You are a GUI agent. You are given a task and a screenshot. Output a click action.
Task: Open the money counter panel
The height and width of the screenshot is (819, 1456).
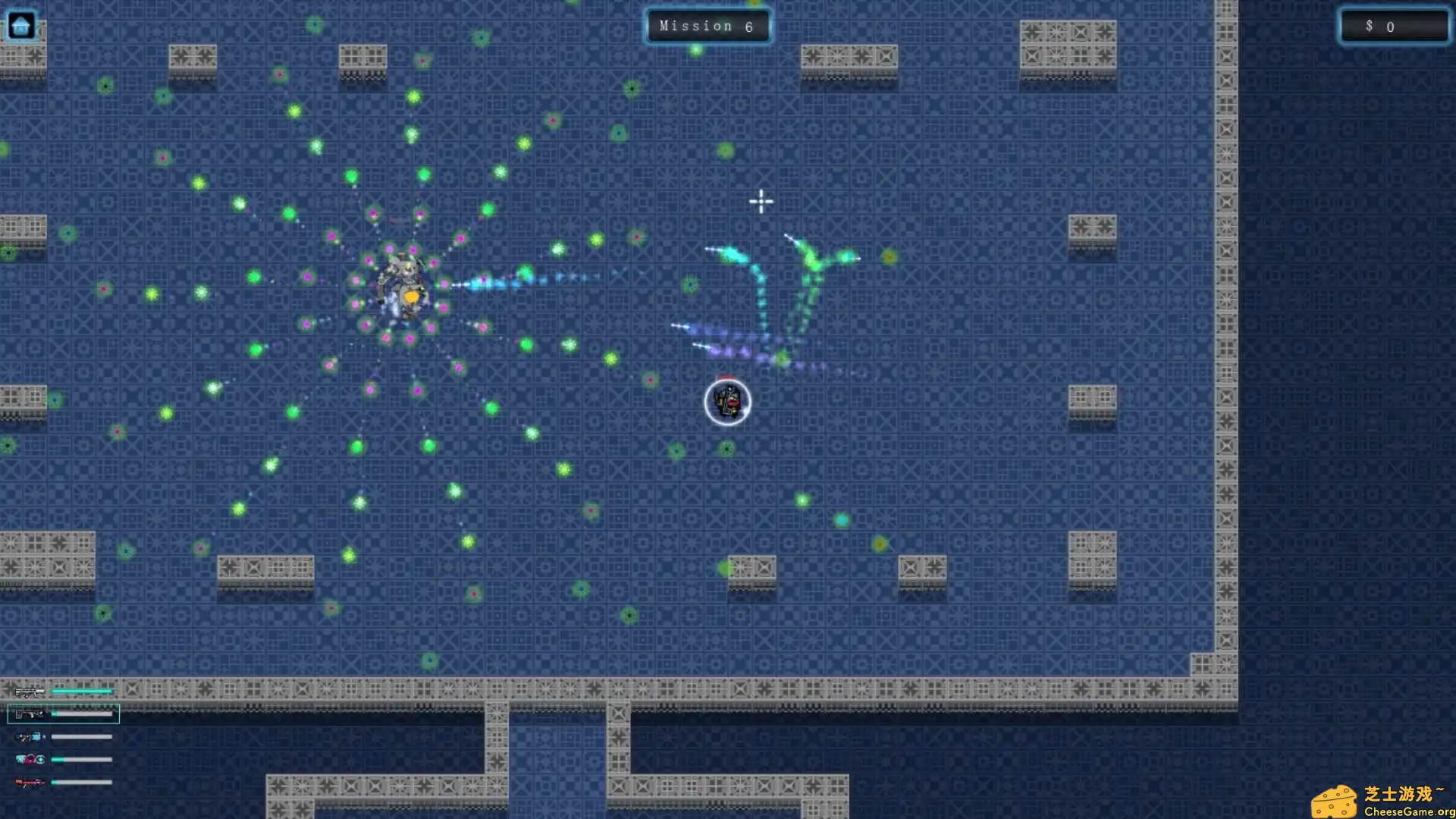pos(1394,27)
